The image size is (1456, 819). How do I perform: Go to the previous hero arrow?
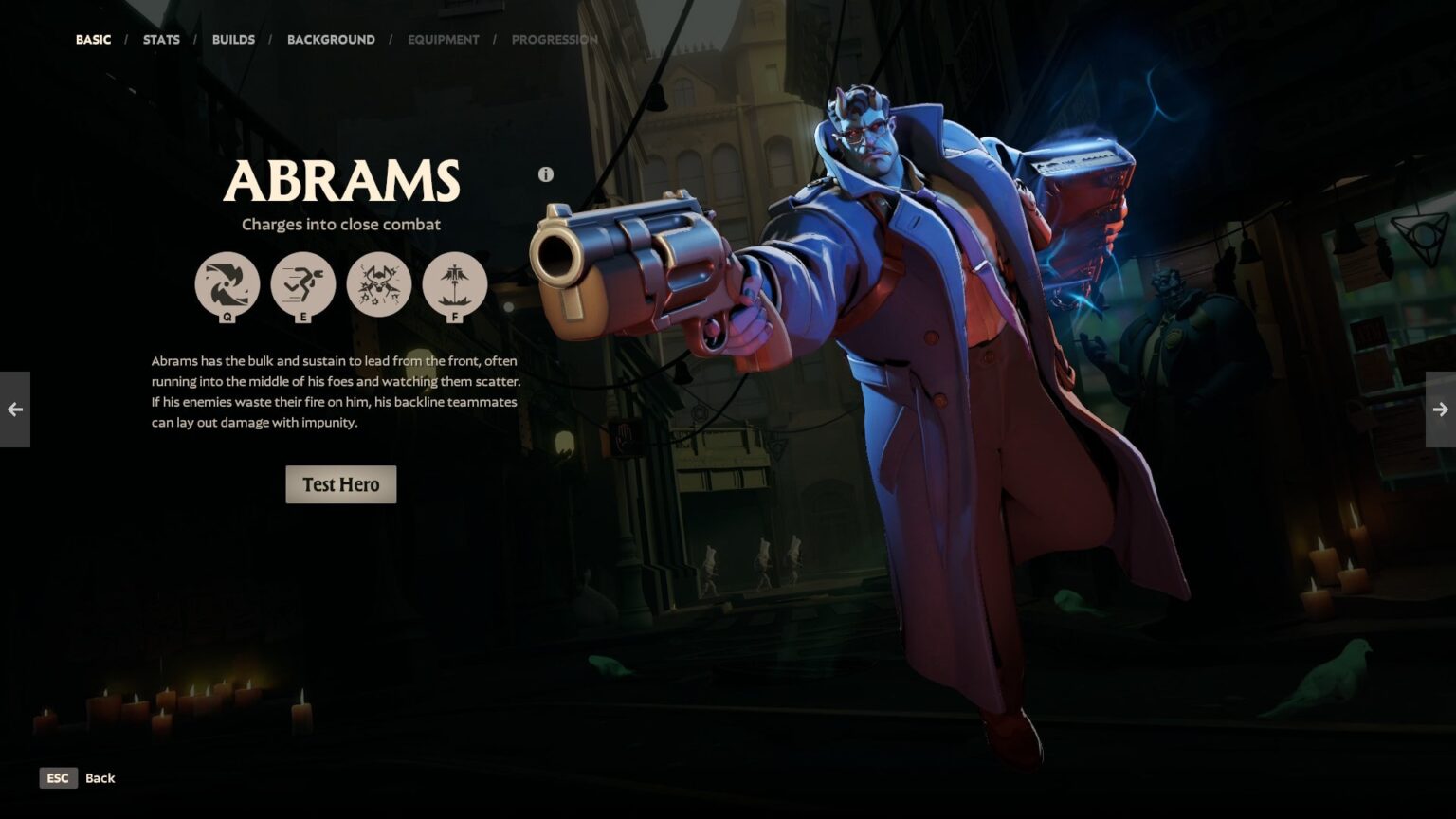click(x=15, y=409)
